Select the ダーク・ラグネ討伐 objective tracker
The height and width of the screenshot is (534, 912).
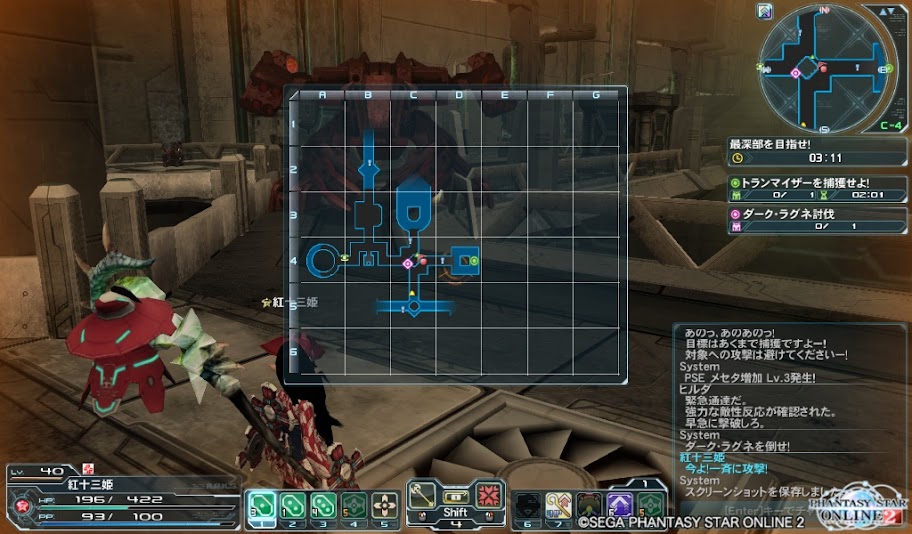coord(818,219)
